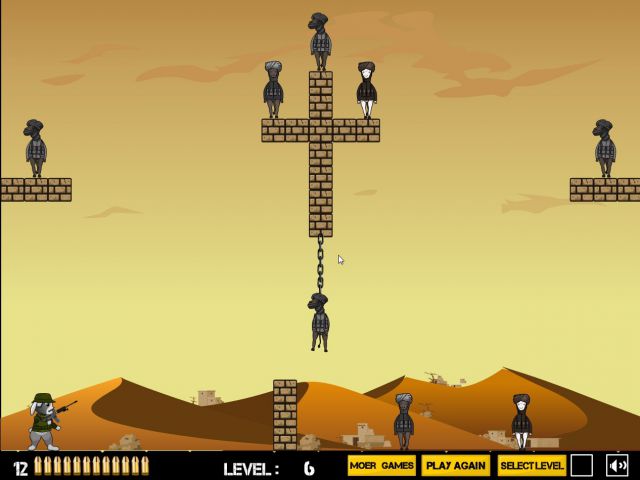This screenshot has height=480, width=640.
Task: Open the Moer Games link
Action: [381, 466]
